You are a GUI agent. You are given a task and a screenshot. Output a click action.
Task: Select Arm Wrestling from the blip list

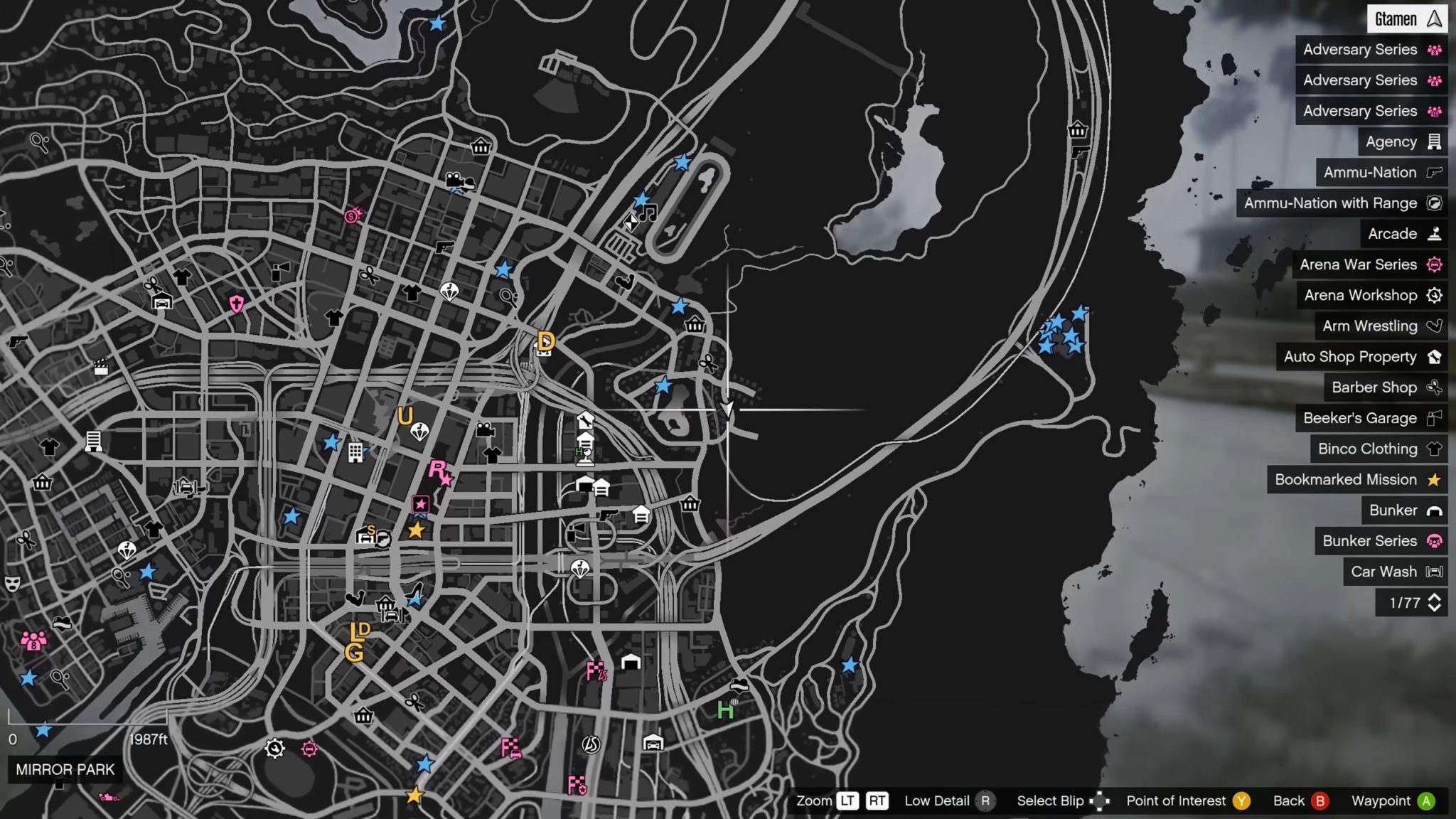coord(1381,326)
